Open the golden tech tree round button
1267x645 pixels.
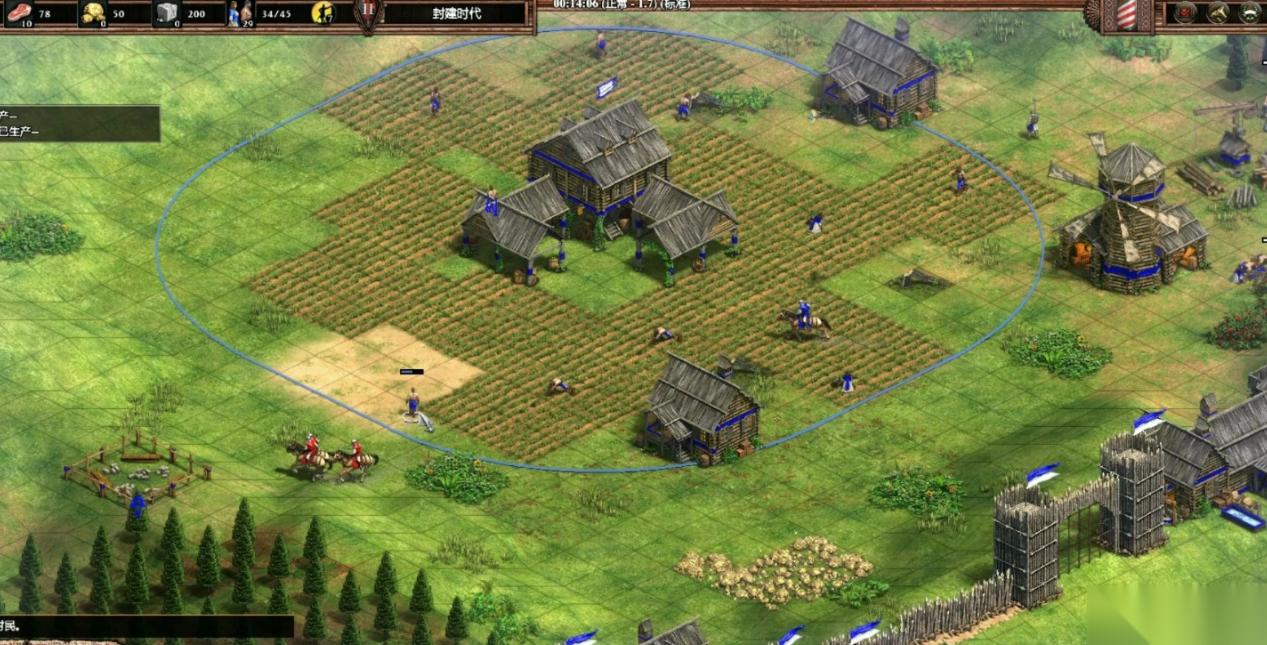1217,13
